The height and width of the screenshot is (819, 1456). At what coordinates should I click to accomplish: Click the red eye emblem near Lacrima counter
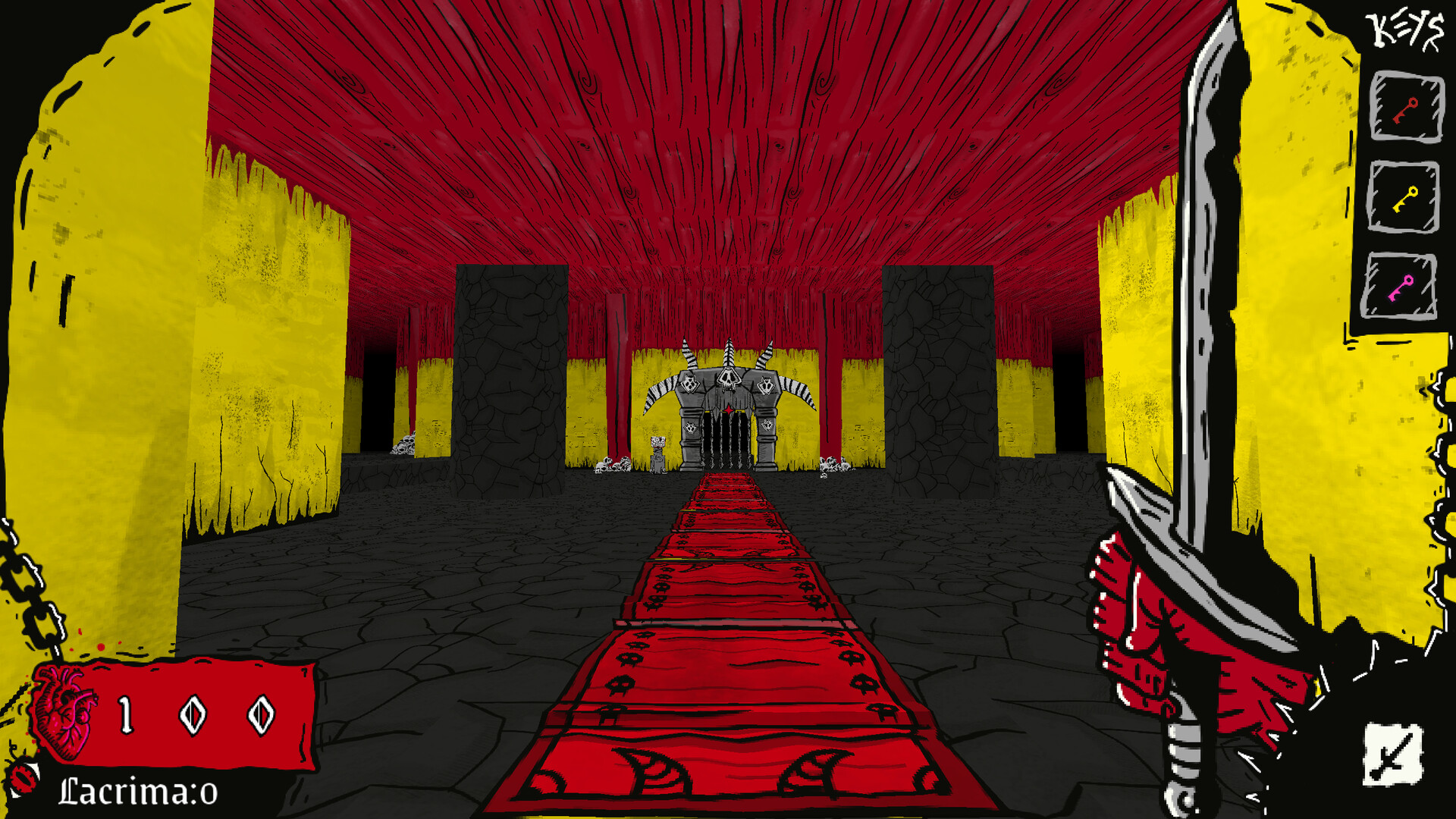point(23,777)
